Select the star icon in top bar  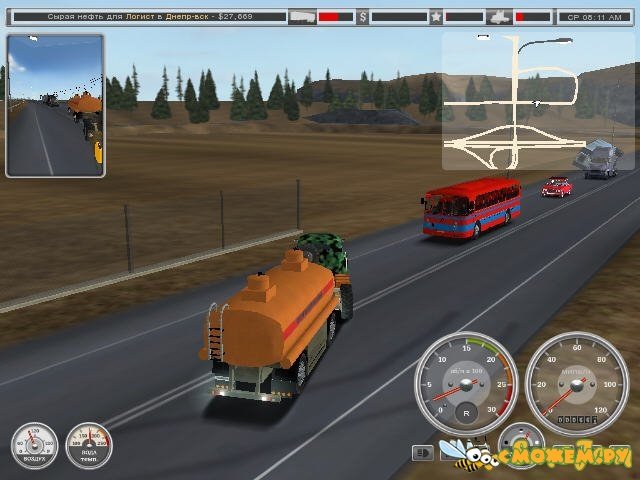point(436,17)
